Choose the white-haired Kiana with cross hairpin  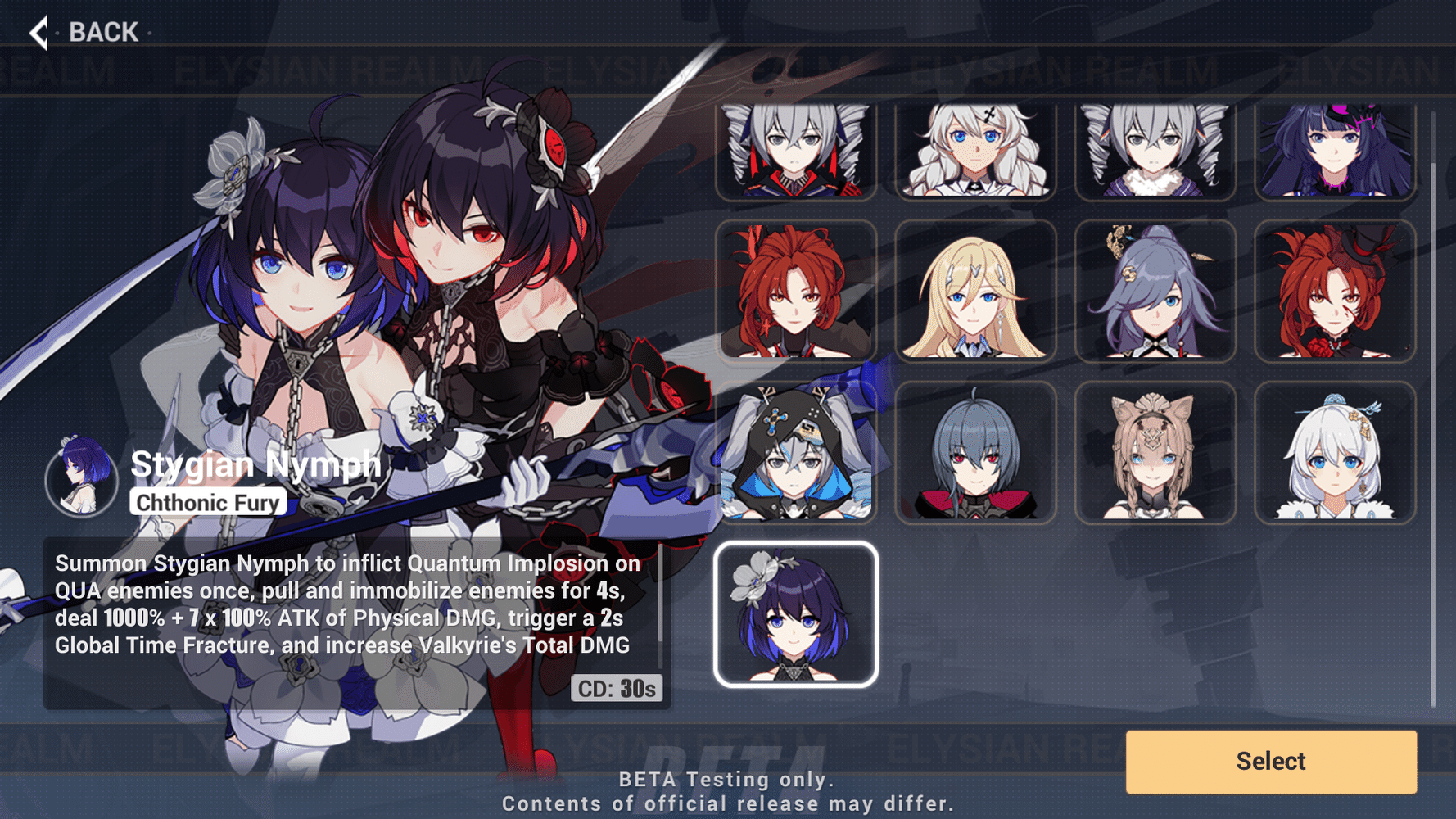tap(976, 148)
